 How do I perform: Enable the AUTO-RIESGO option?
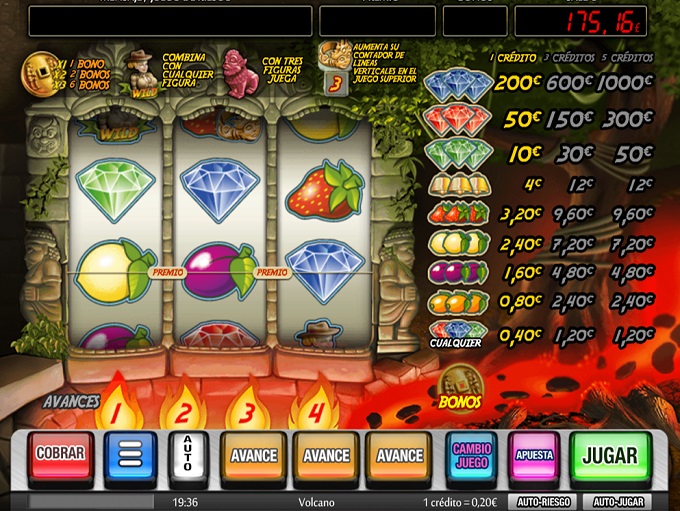pyautogui.click(x=542, y=501)
